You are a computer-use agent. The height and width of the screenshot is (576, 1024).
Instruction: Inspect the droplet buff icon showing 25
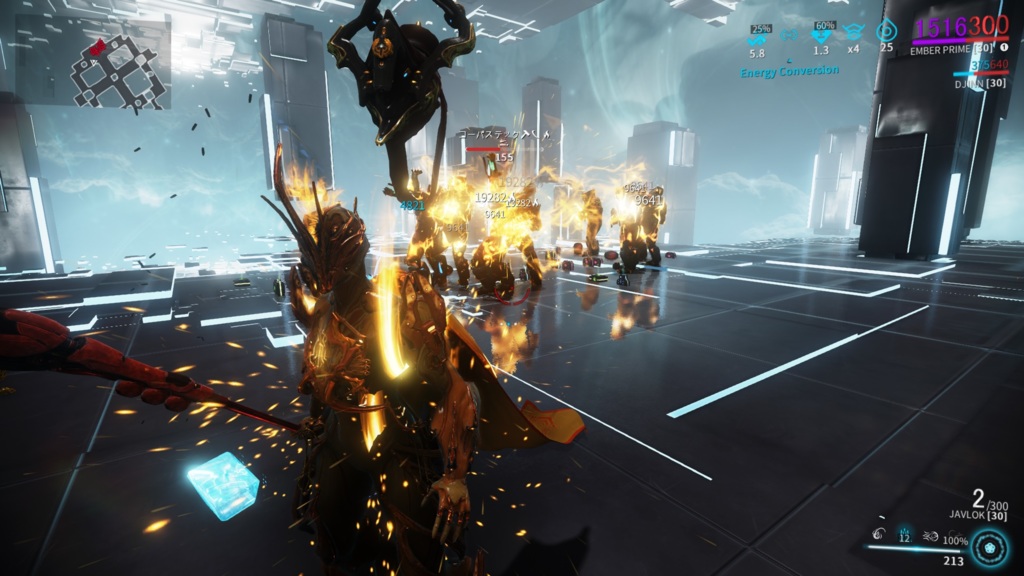point(886,32)
